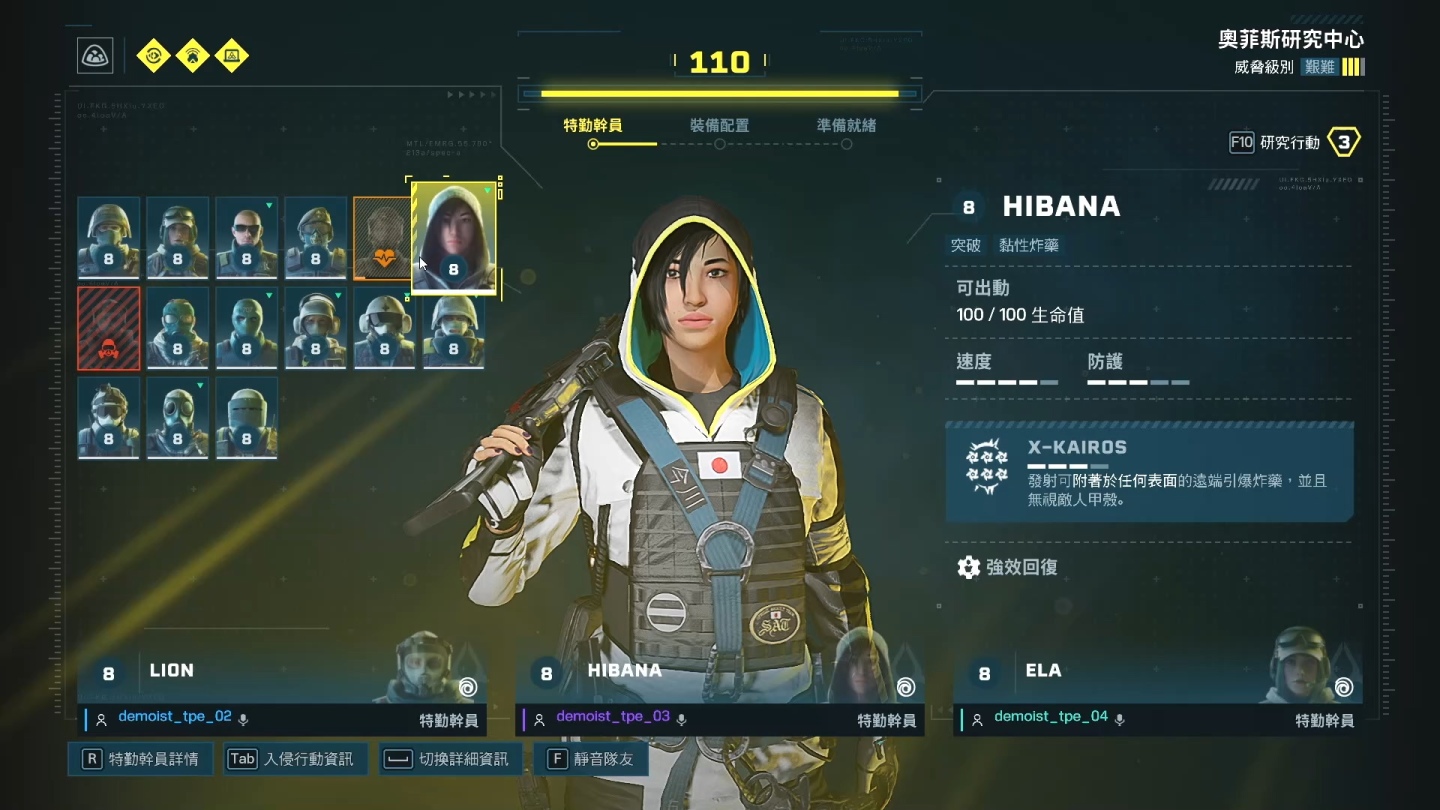Choose the bald operator with sunglasses
The height and width of the screenshot is (810, 1440).
(x=246, y=237)
